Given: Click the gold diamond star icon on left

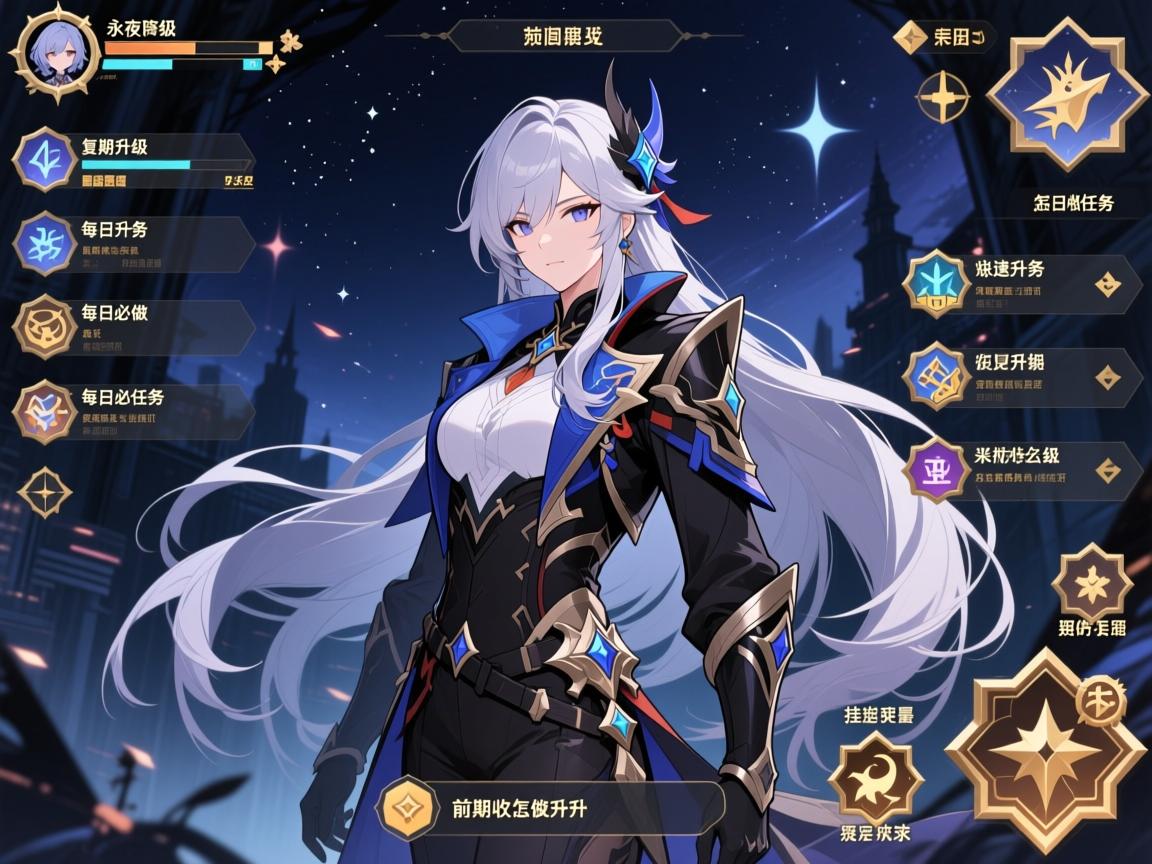Looking at the screenshot, I should pyautogui.click(x=45, y=492).
